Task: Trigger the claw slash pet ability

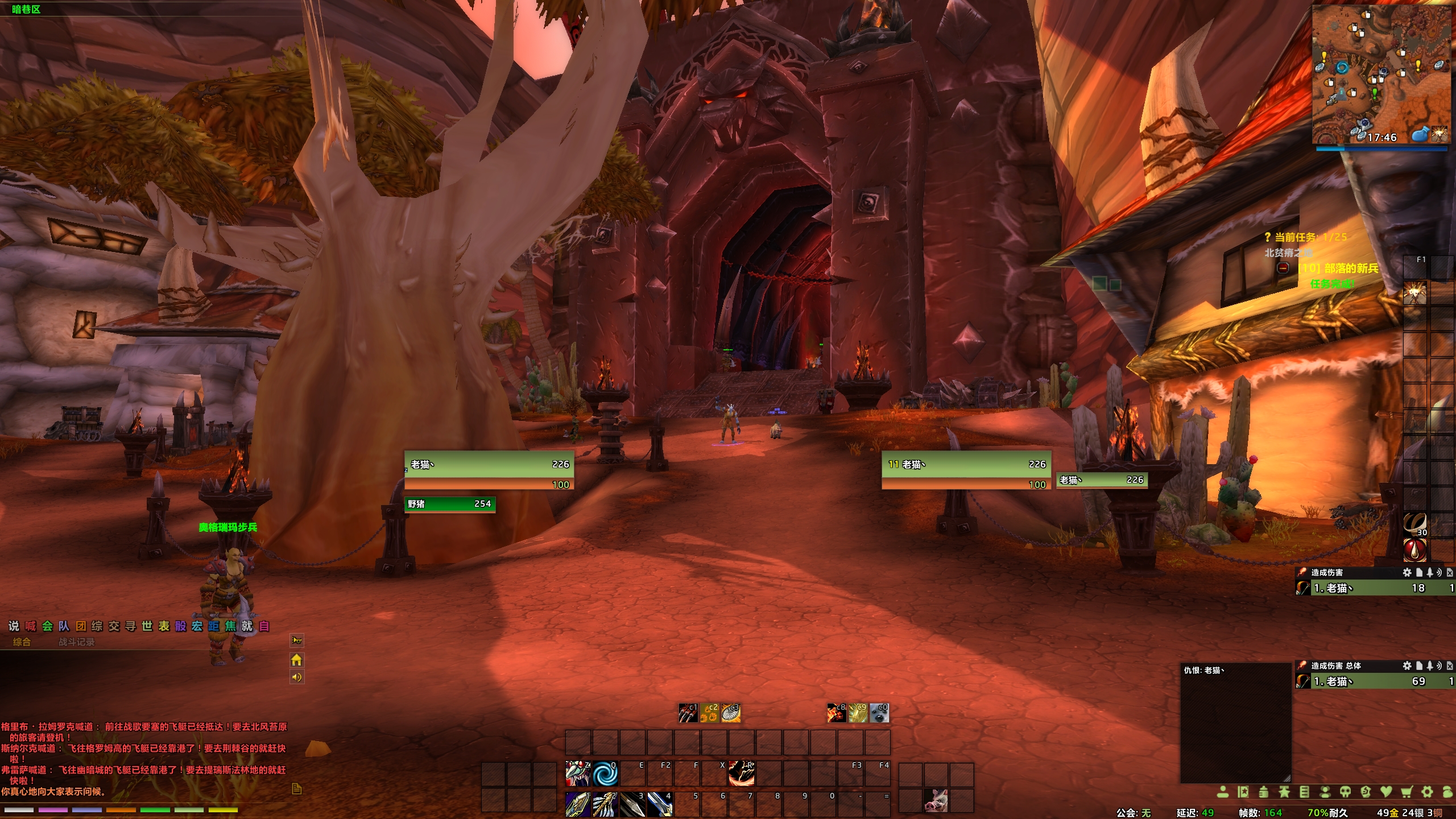Action: coord(688,713)
